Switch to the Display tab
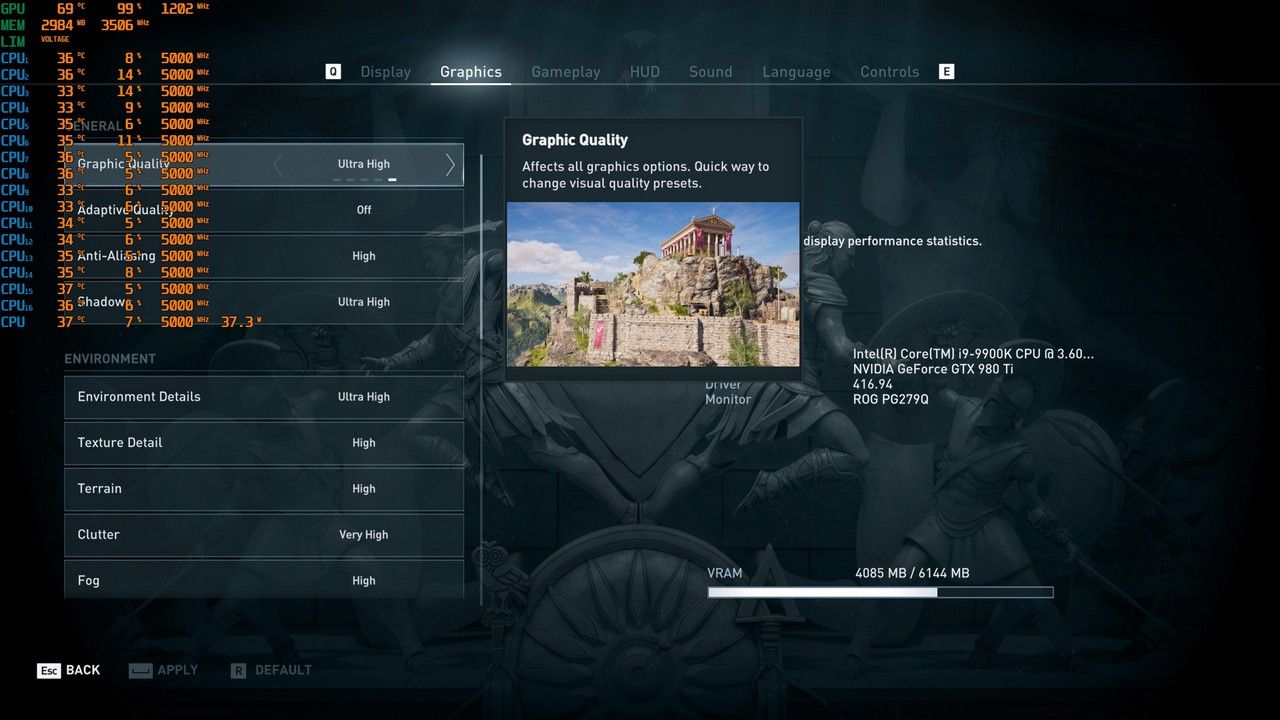The width and height of the screenshot is (1280, 720). (385, 72)
